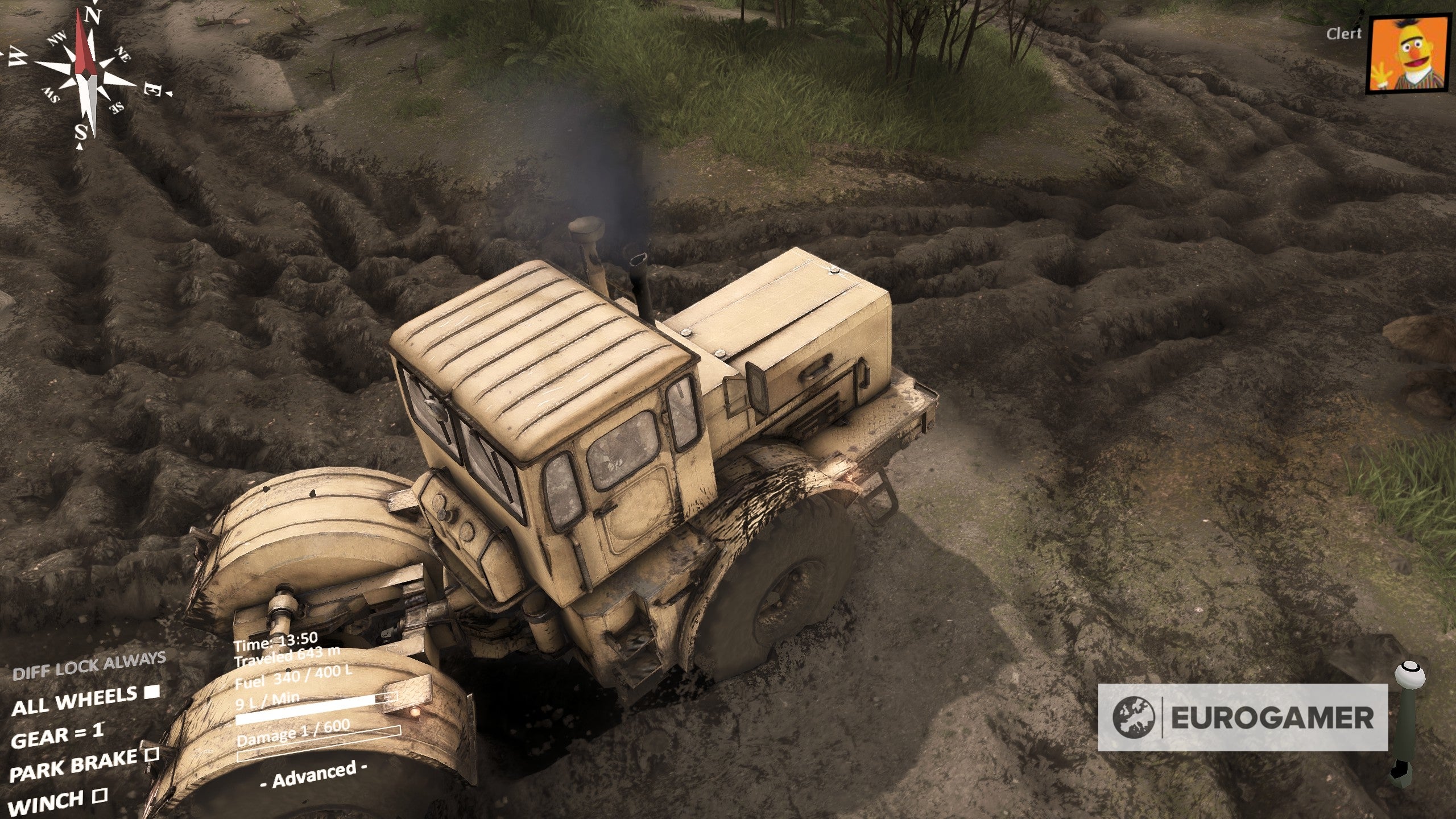The width and height of the screenshot is (1456, 819).
Task: Activate the WINCH checkbox
Action: [100, 795]
